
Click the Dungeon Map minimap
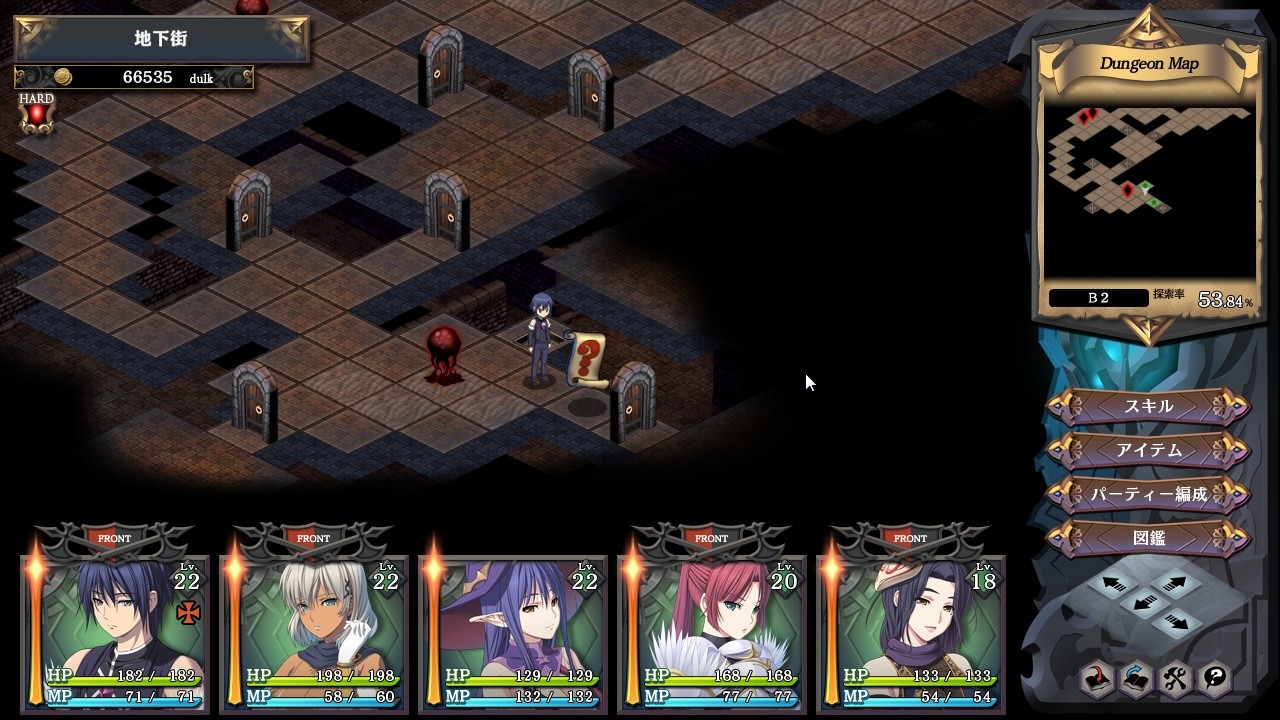click(1148, 190)
